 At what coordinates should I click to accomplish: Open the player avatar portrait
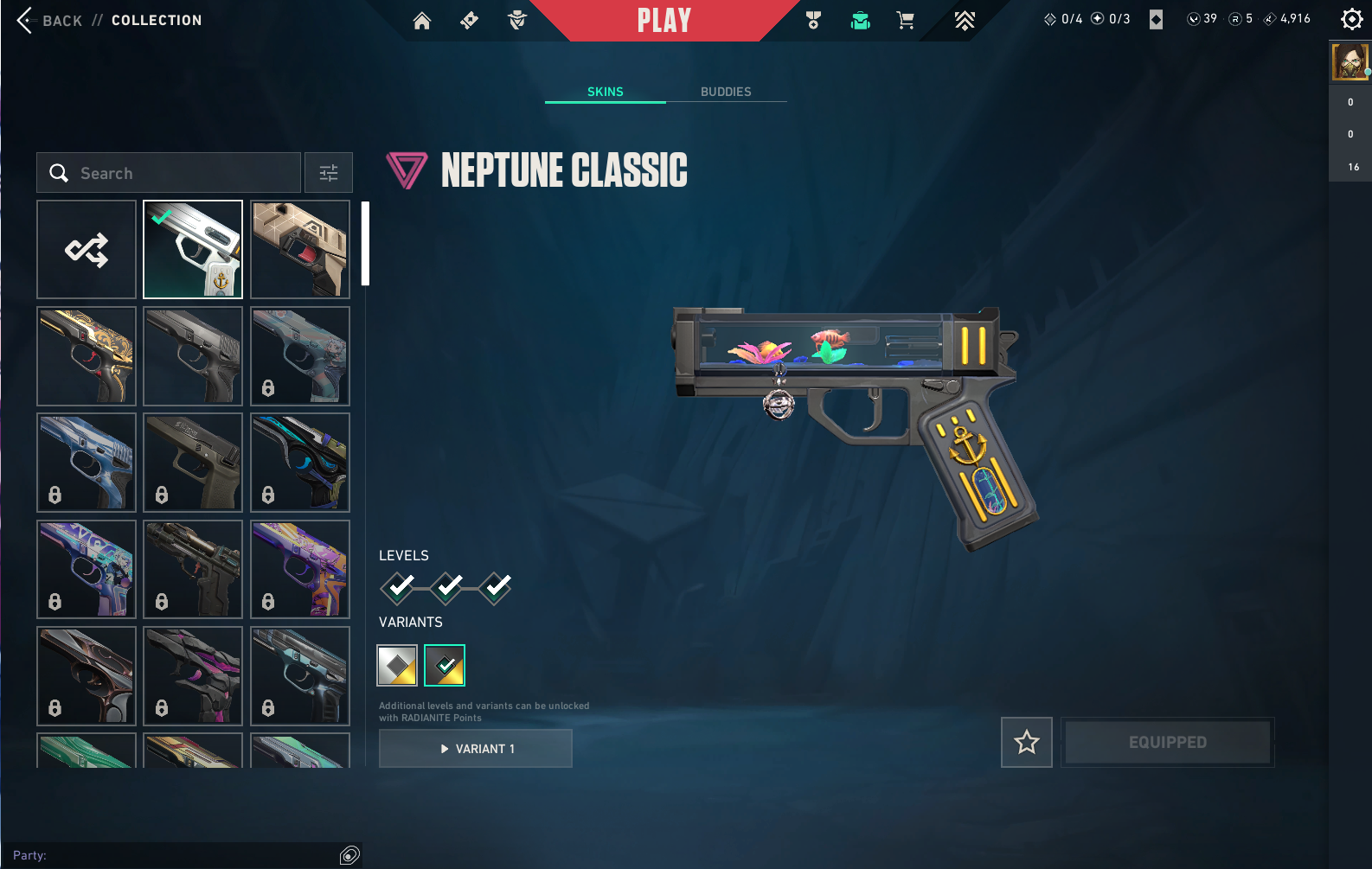pos(1350,63)
